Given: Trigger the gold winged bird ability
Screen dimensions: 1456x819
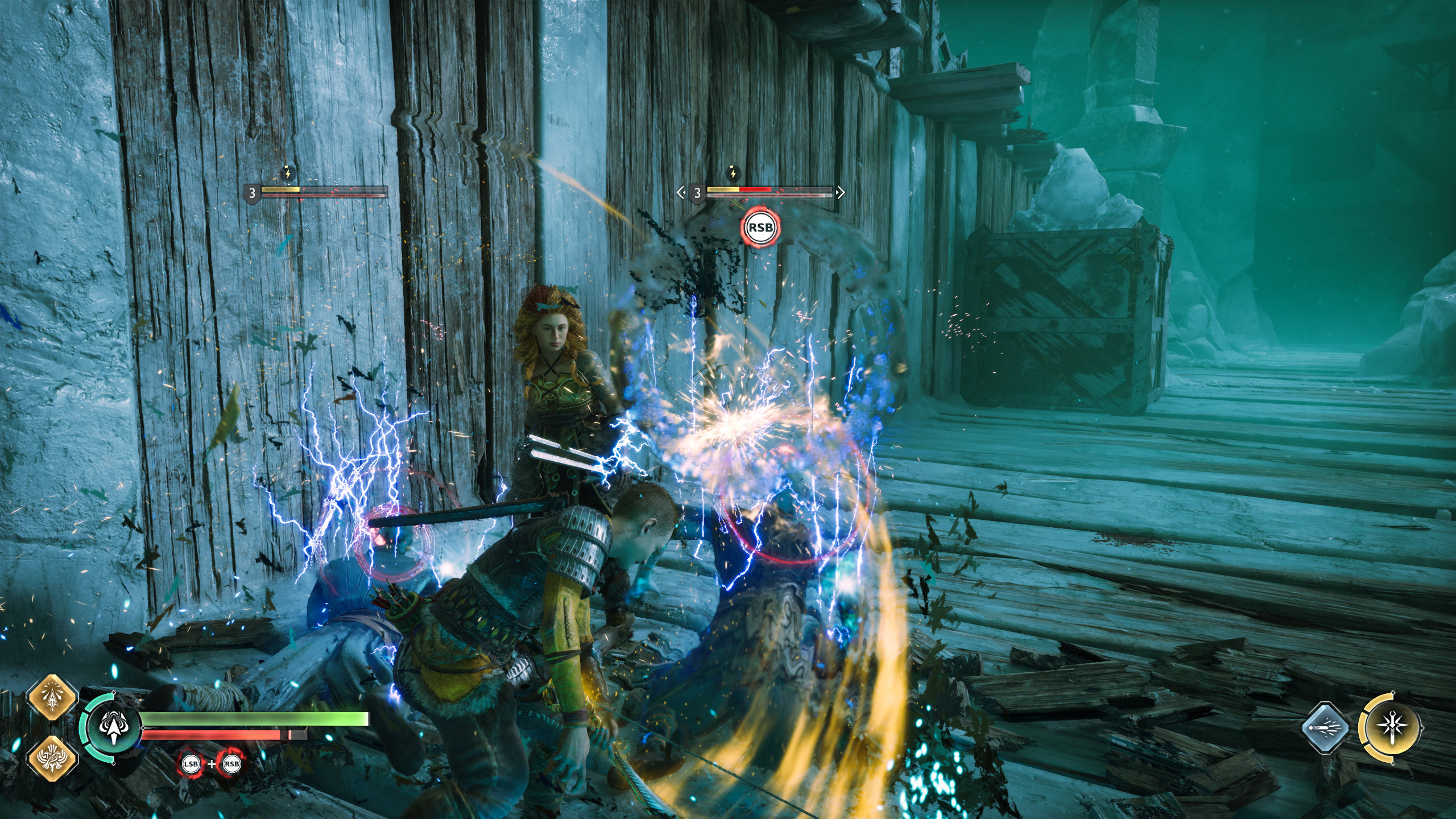Looking at the screenshot, I should (52, 759).
